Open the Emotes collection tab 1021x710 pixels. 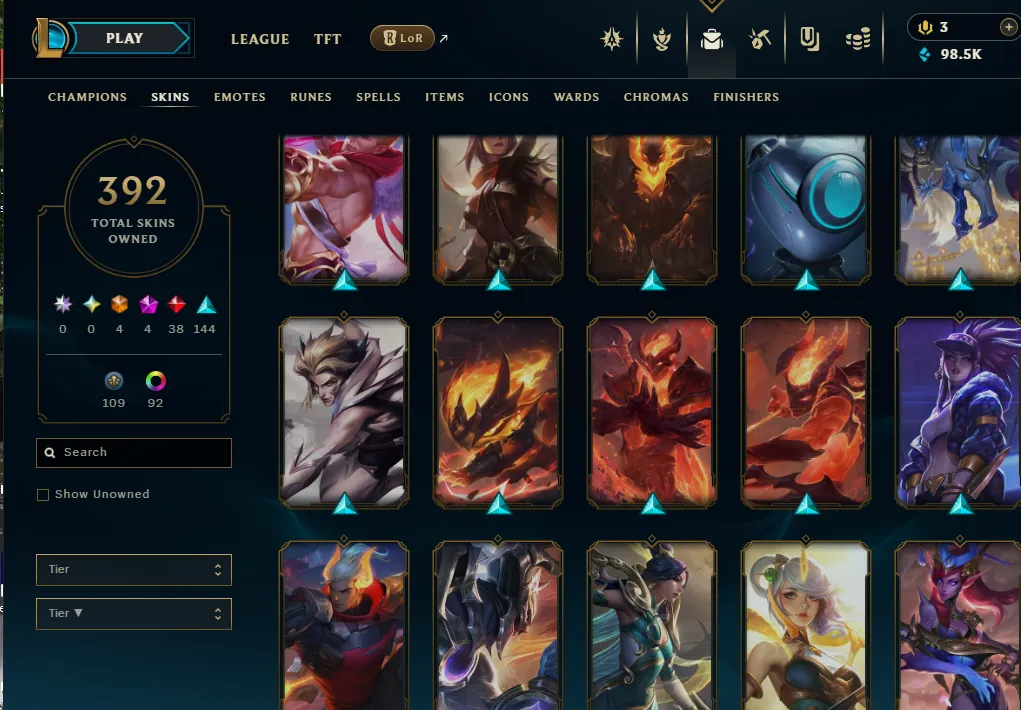click(240, 97)
